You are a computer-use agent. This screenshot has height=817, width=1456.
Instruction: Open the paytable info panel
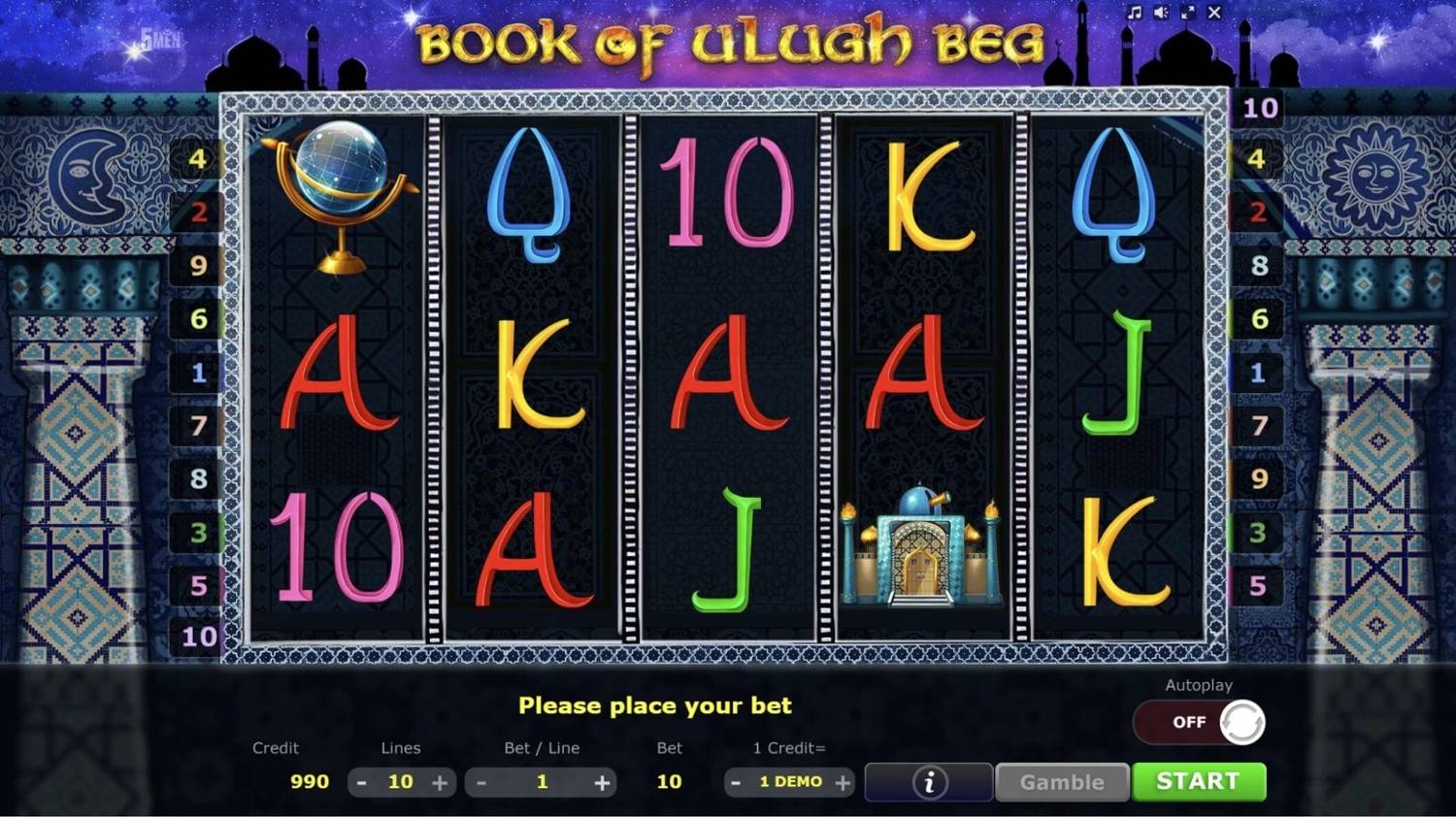click(927, 782)
